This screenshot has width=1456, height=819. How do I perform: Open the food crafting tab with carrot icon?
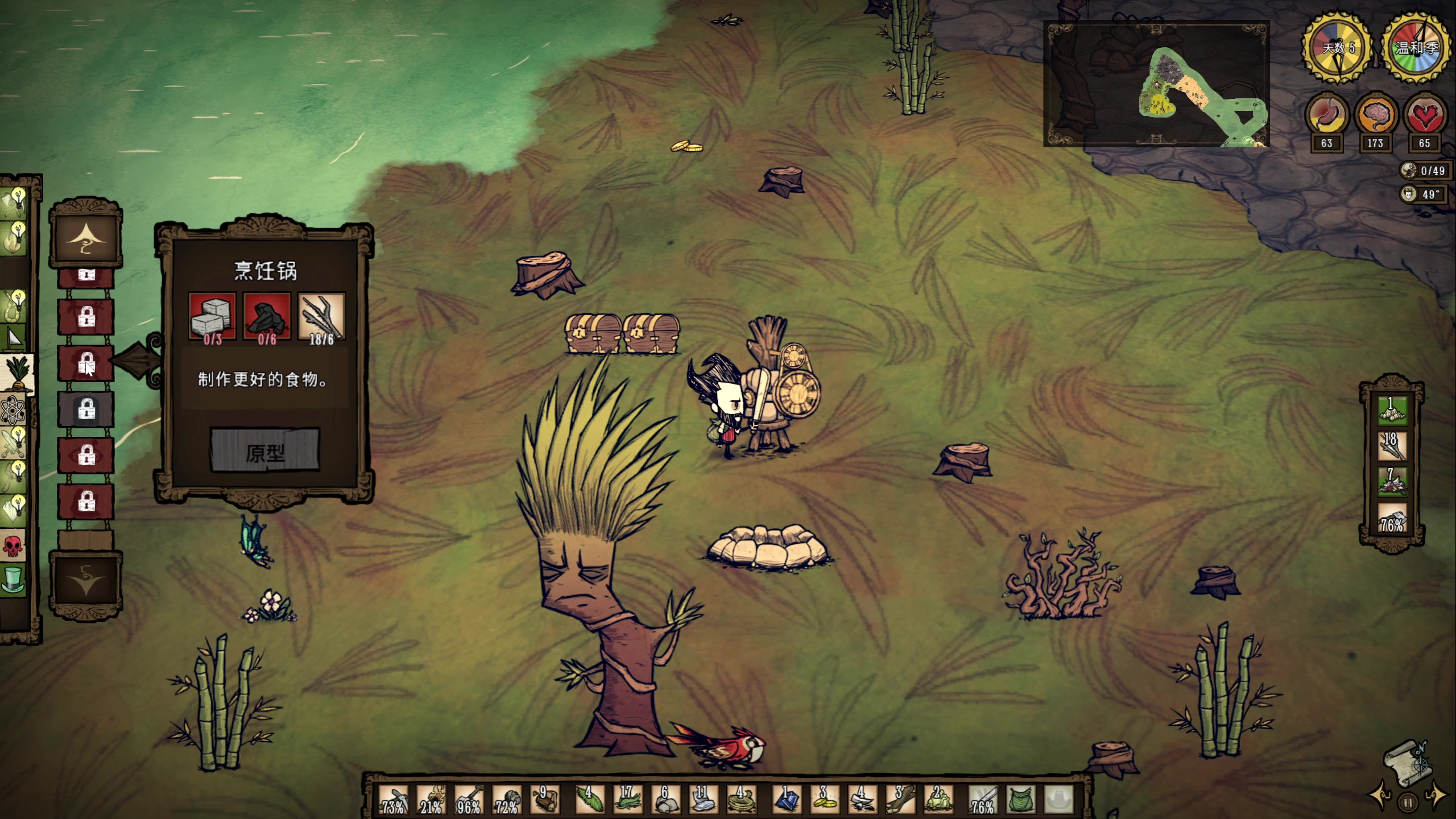tap(17, 373)
